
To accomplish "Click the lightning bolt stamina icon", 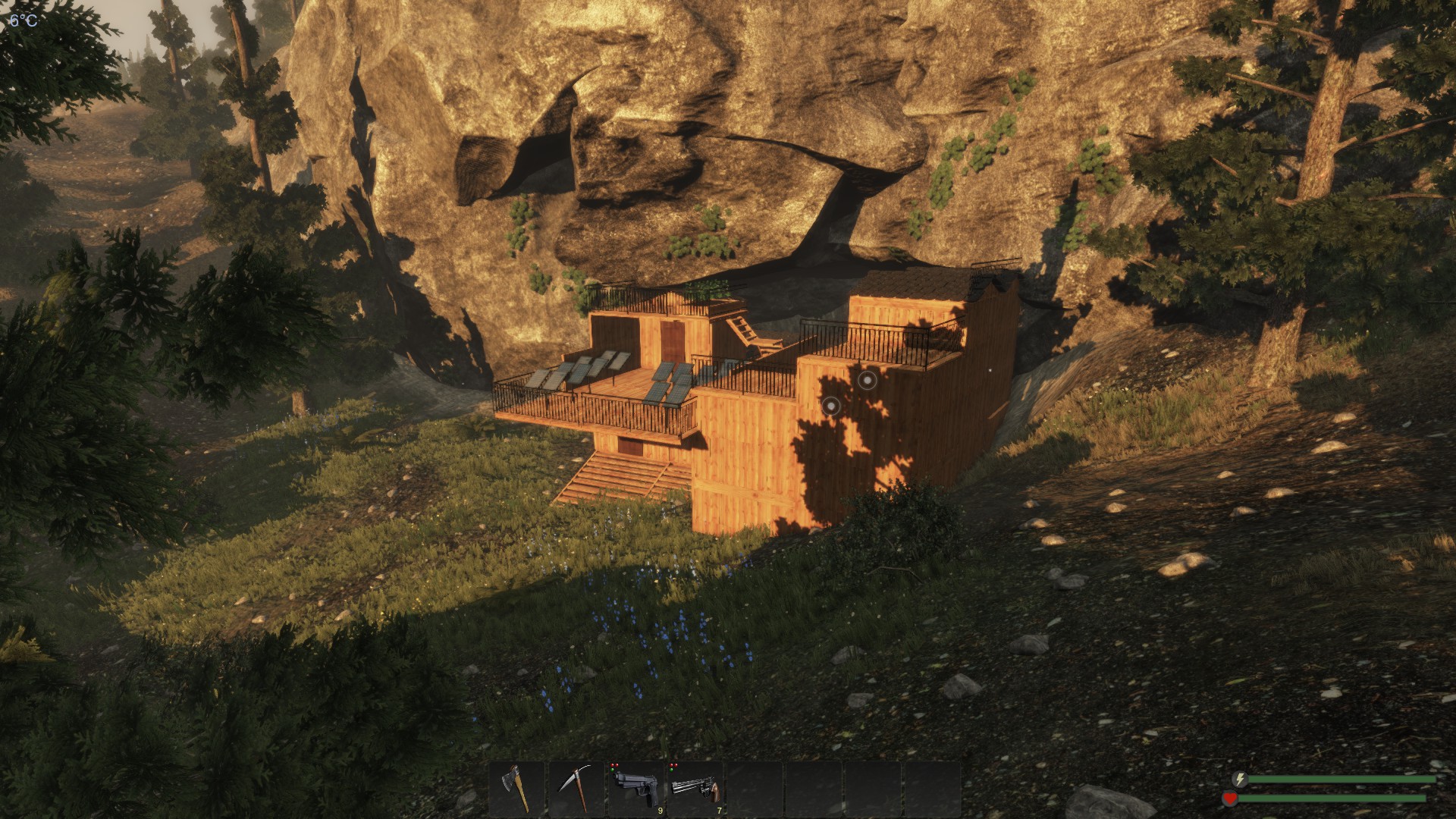I will [1240, 780].
